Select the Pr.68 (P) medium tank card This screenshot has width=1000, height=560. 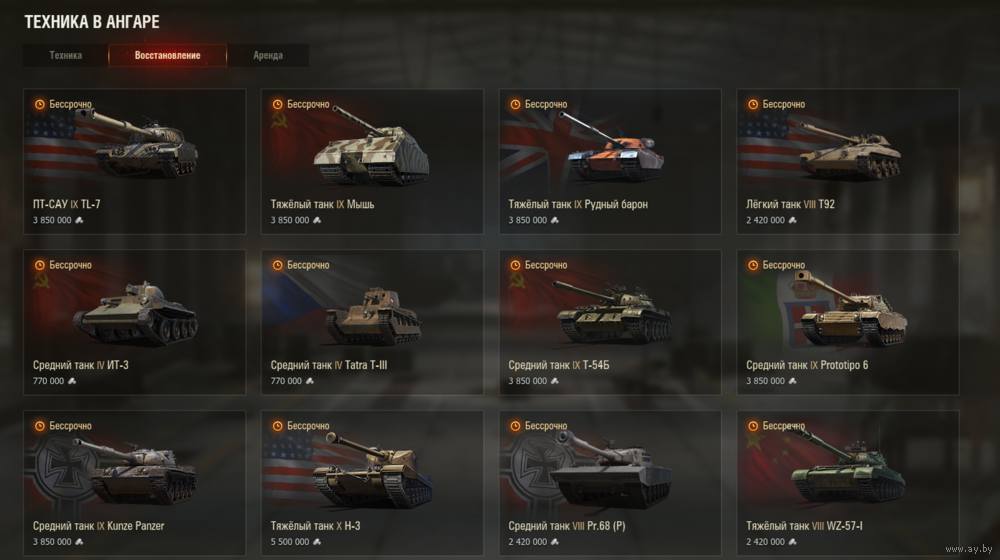[610, 482]
